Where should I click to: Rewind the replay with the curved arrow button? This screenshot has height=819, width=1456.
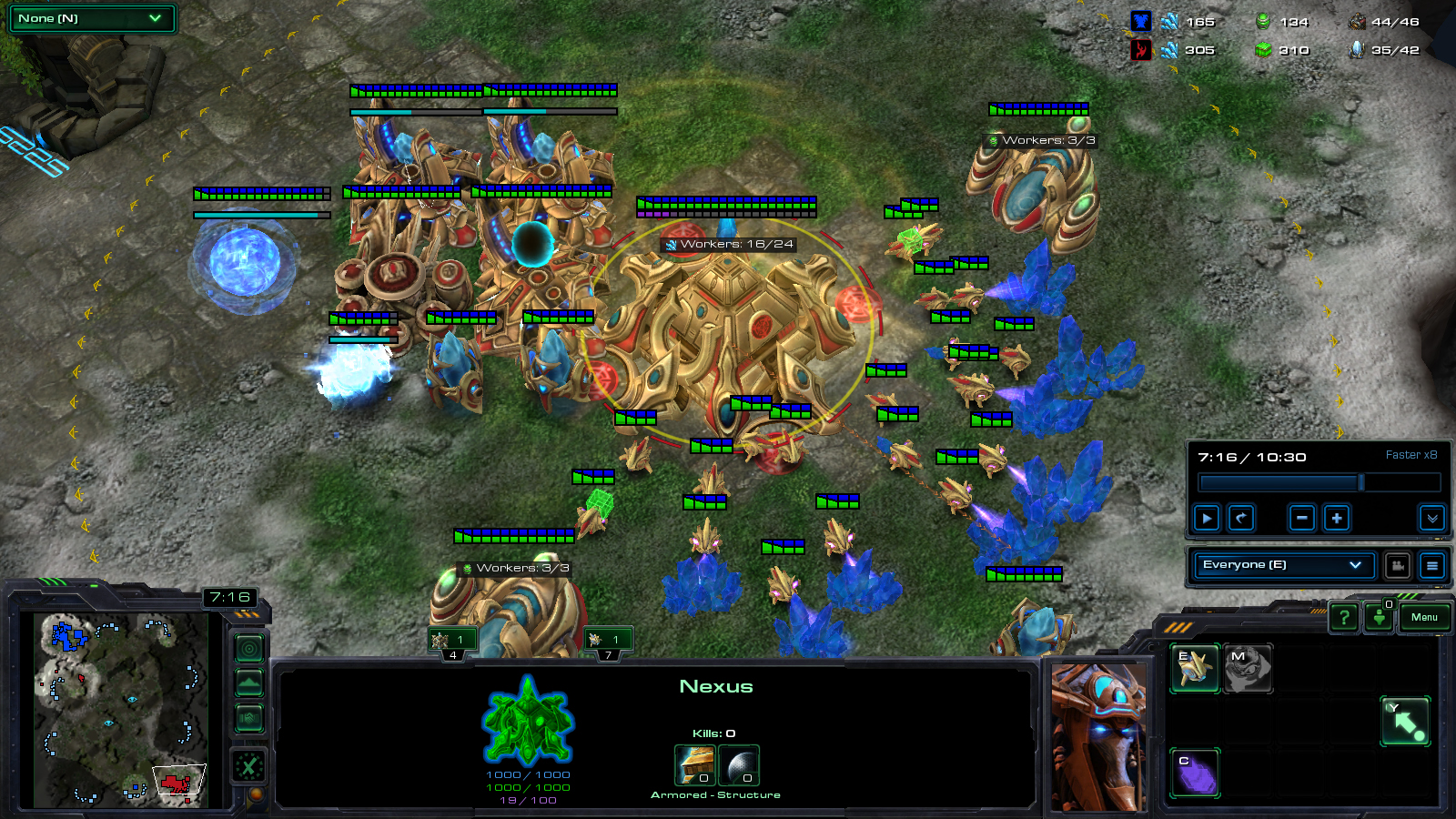(1241, 518)
